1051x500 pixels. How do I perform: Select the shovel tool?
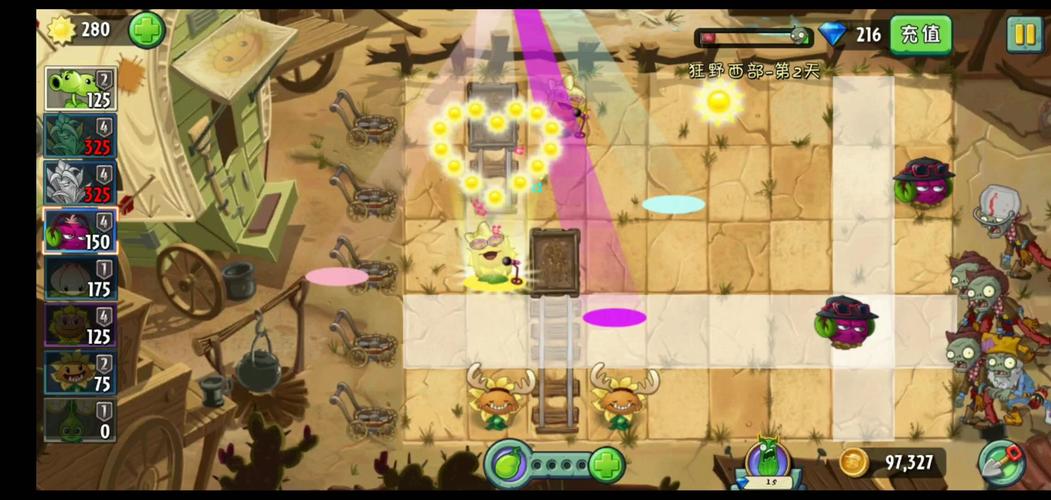pos(1001,463)
